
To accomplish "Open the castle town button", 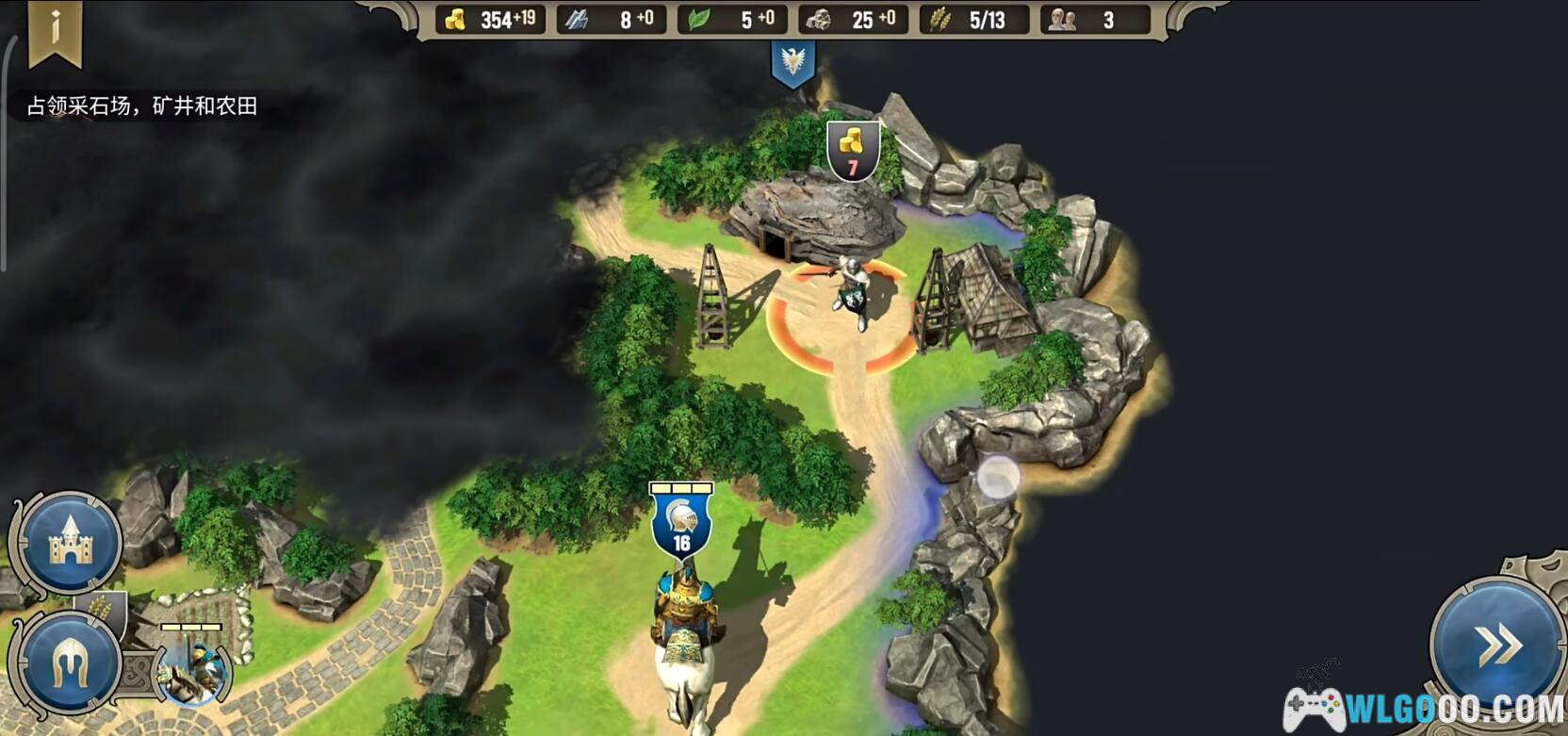I will pos(70,543).
